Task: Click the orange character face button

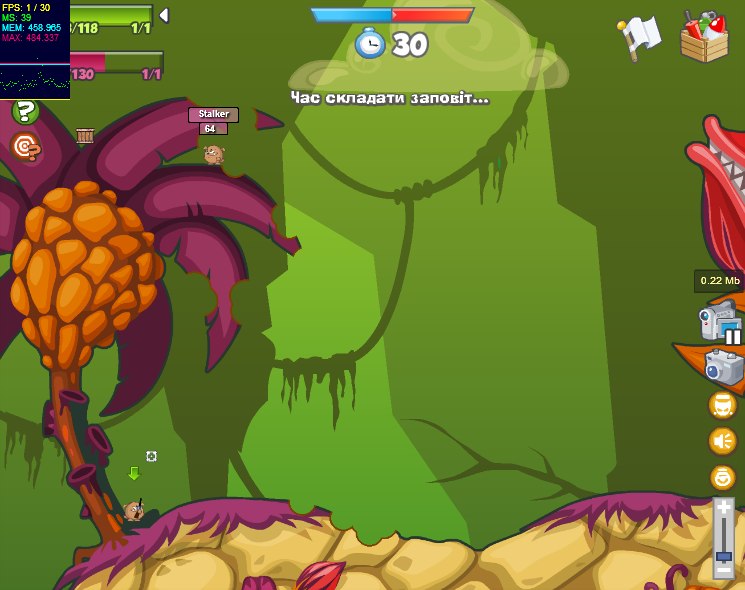Action: [722, 405]
